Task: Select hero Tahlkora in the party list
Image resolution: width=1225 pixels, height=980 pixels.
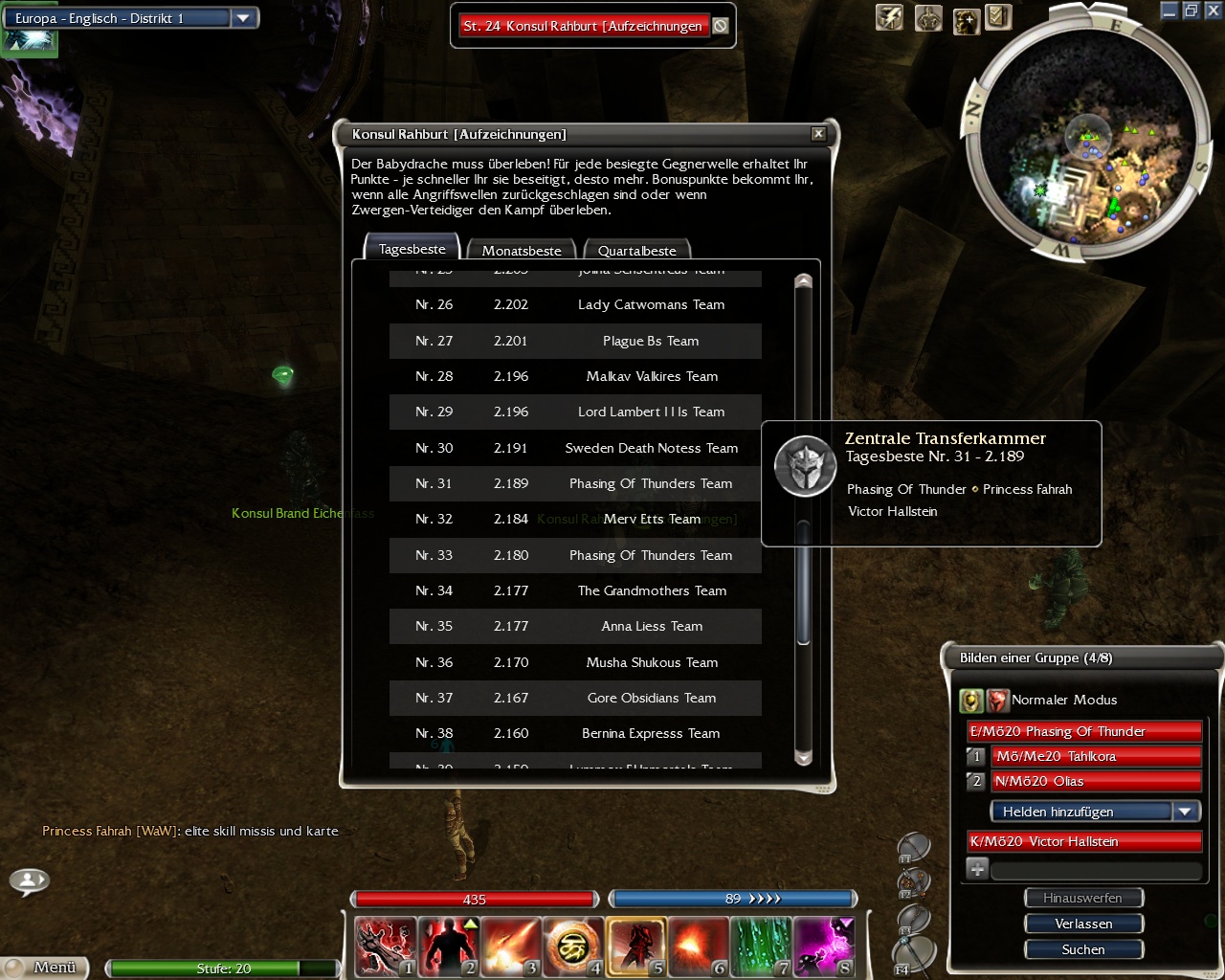Action: pos(1096,756)
